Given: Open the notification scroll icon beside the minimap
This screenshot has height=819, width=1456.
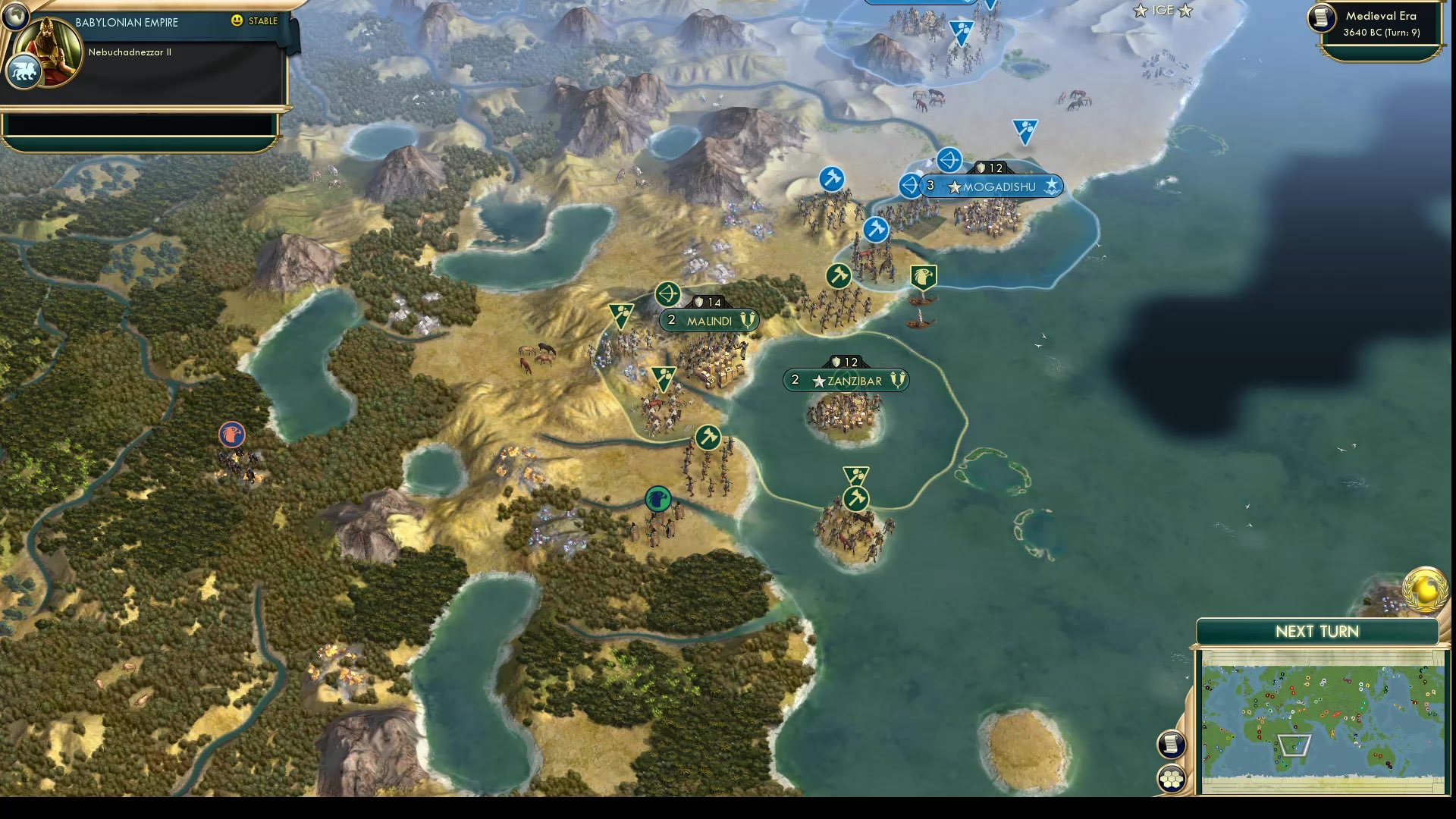Looking at the screenshot, I should [1171, 744].
